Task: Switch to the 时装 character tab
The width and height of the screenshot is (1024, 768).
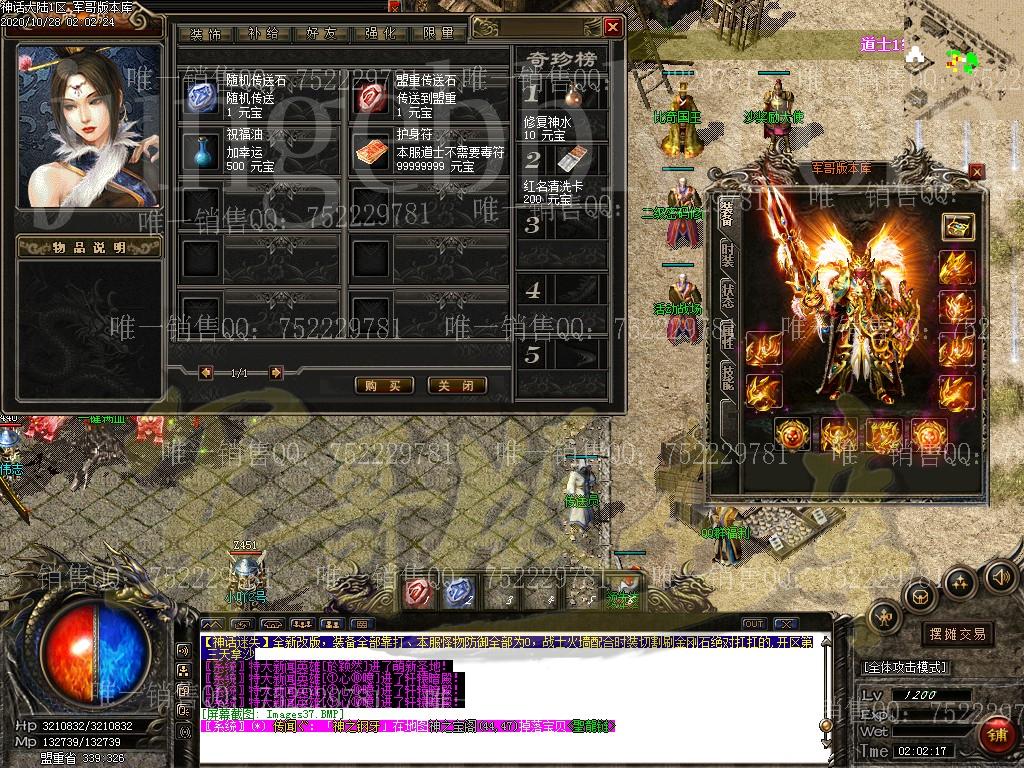Action: tap(727, 254)
